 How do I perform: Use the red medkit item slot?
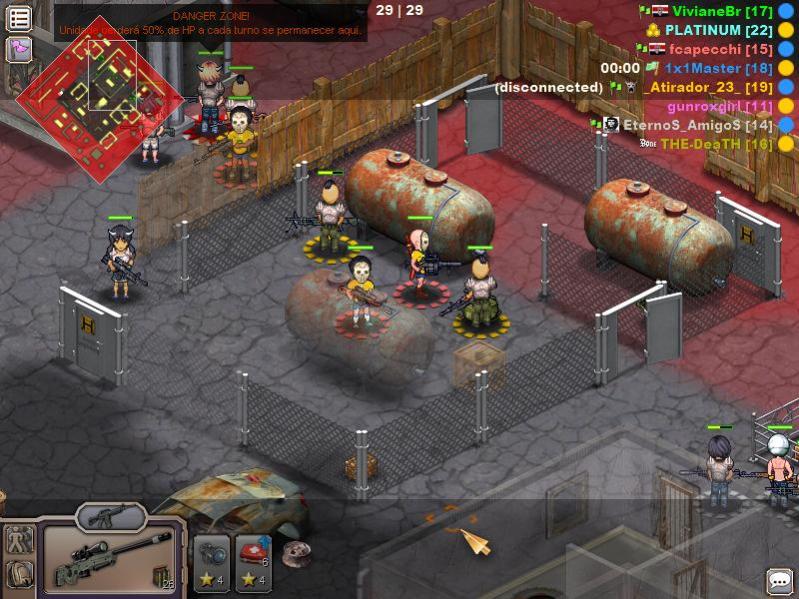tap(252, 564)
